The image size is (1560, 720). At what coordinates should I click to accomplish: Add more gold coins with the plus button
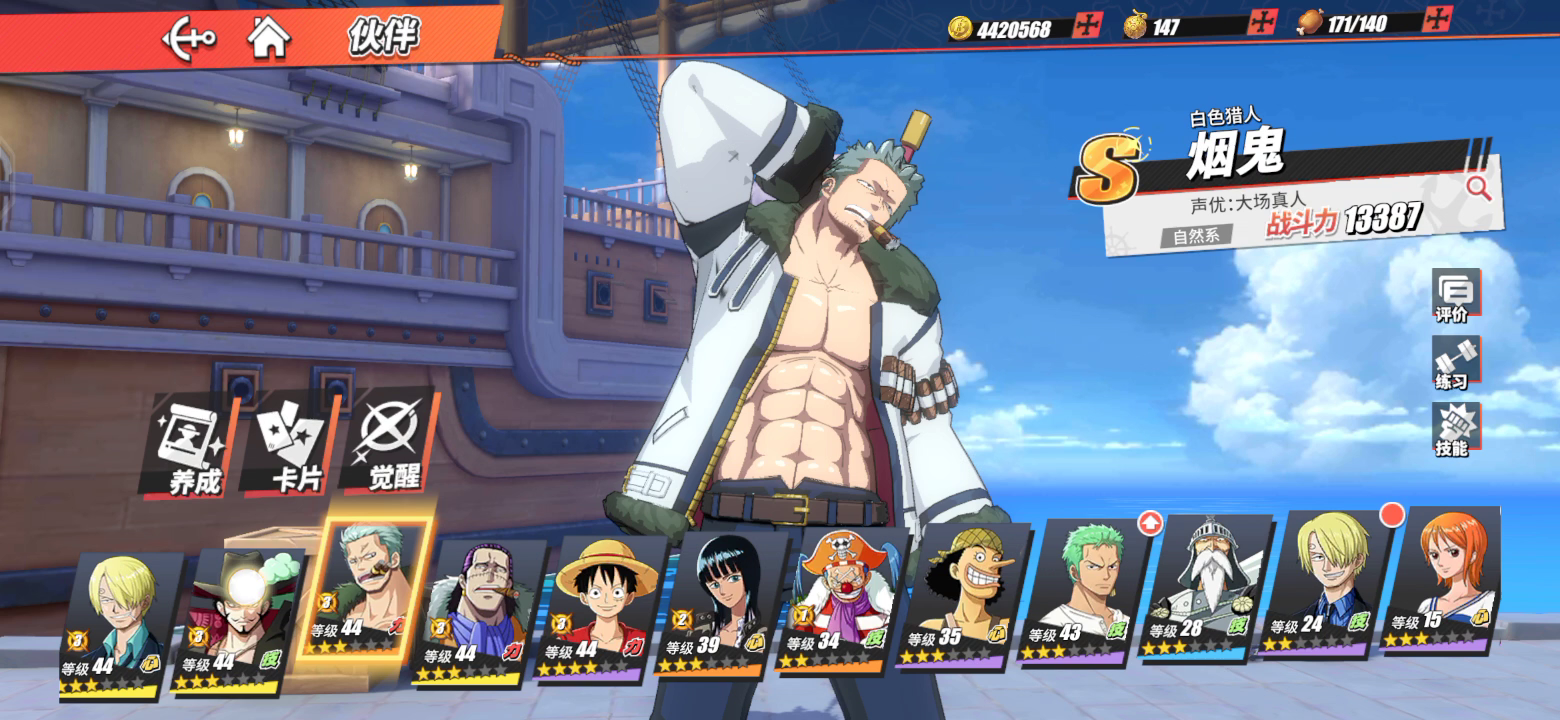[1086, 25]
